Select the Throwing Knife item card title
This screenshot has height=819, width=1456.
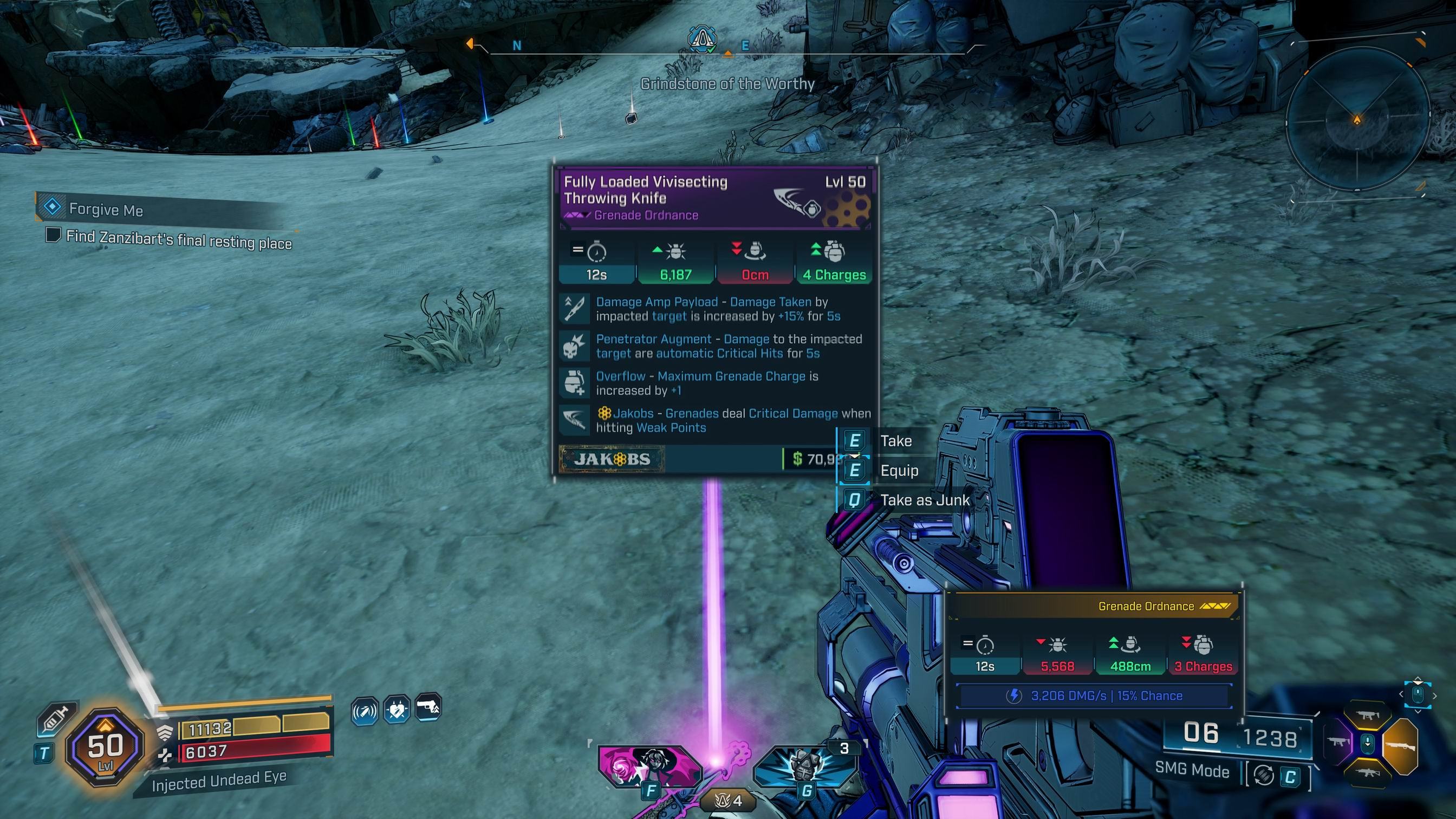pos(646,190)
